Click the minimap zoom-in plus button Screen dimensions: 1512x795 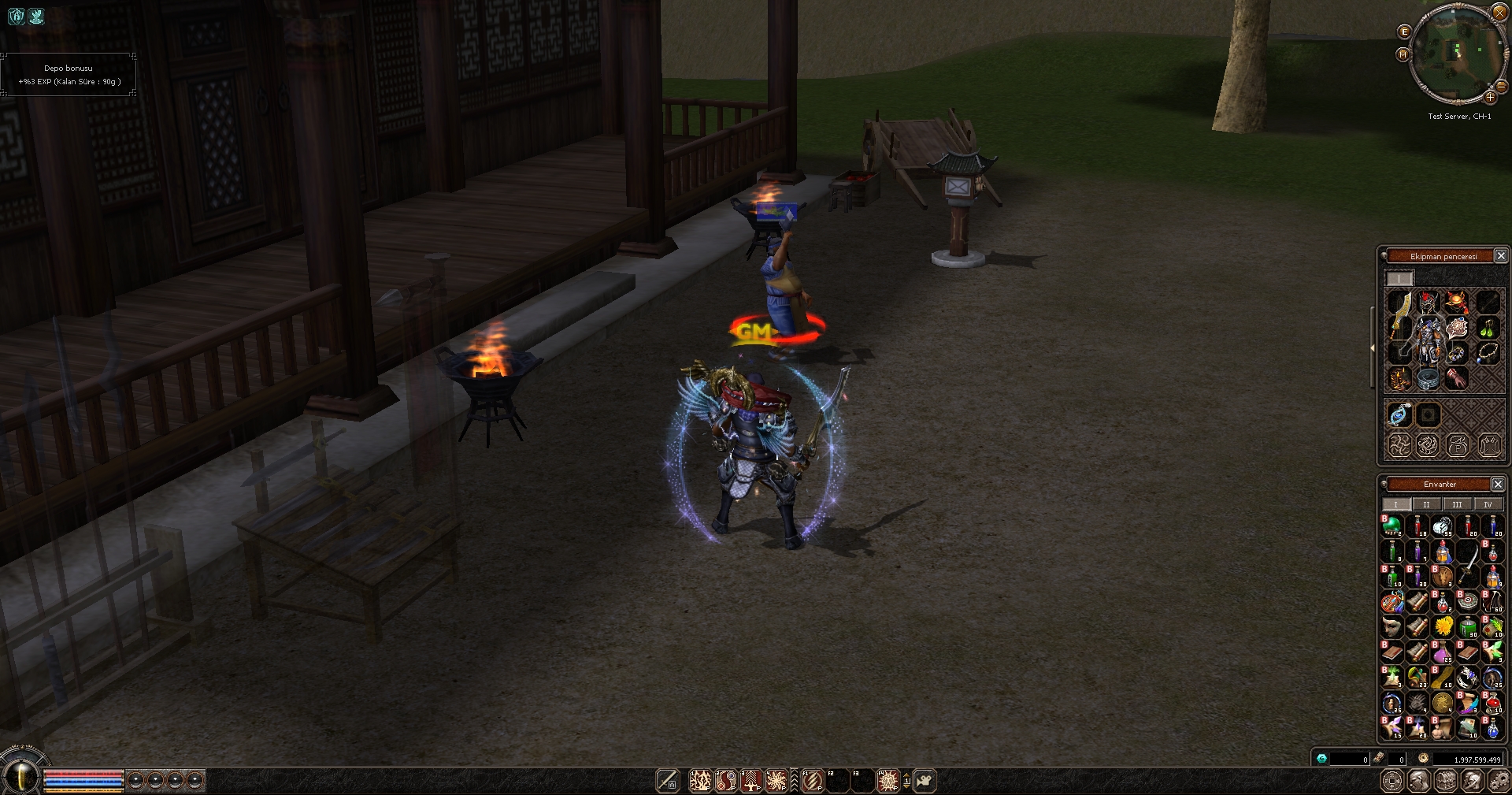coord(1490,97)
